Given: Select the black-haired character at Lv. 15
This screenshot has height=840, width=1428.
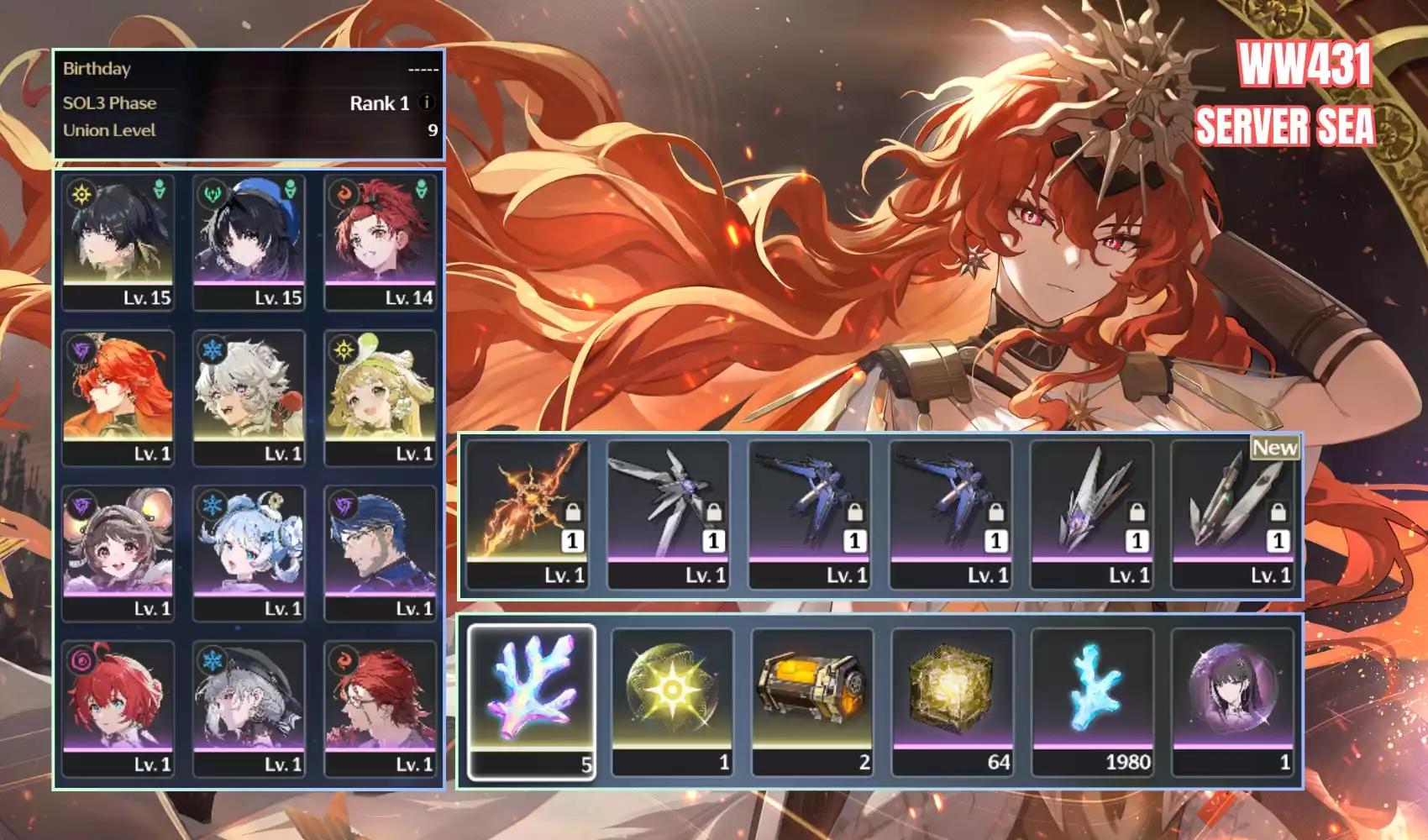Looking at the screenshot, I should [118, 242].
